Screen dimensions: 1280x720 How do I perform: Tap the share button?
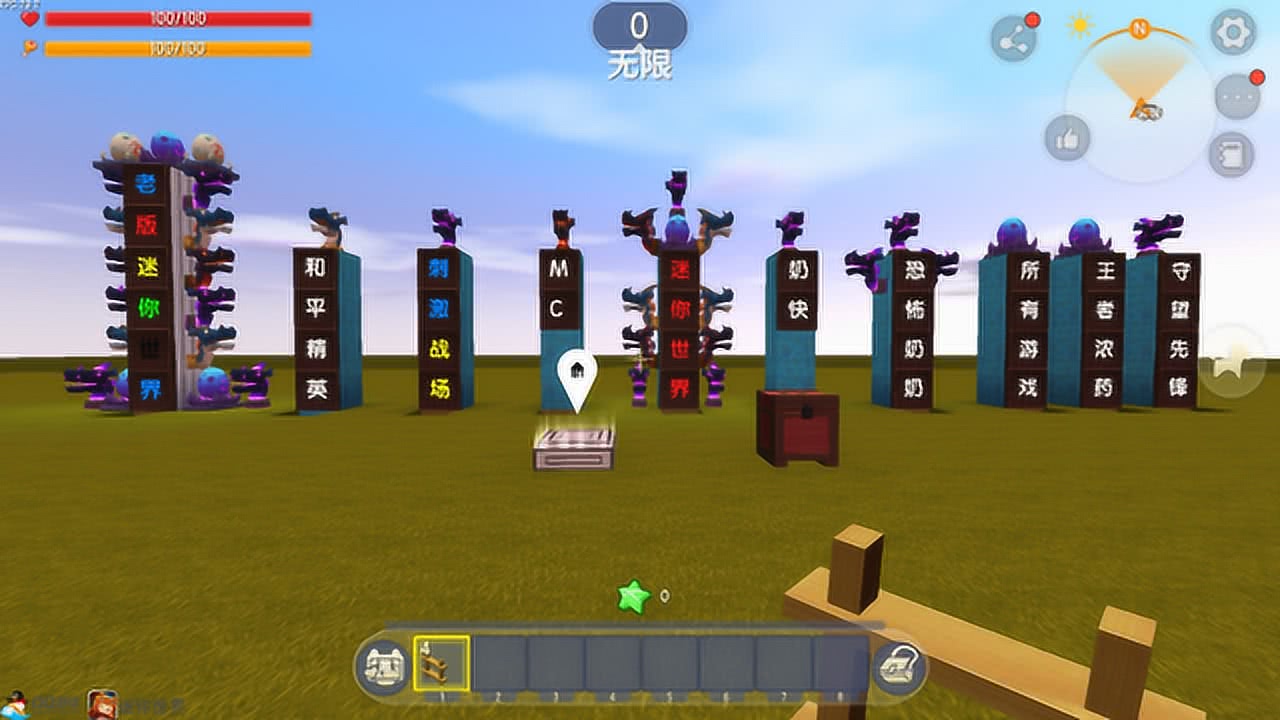(x=1013, y=39)
